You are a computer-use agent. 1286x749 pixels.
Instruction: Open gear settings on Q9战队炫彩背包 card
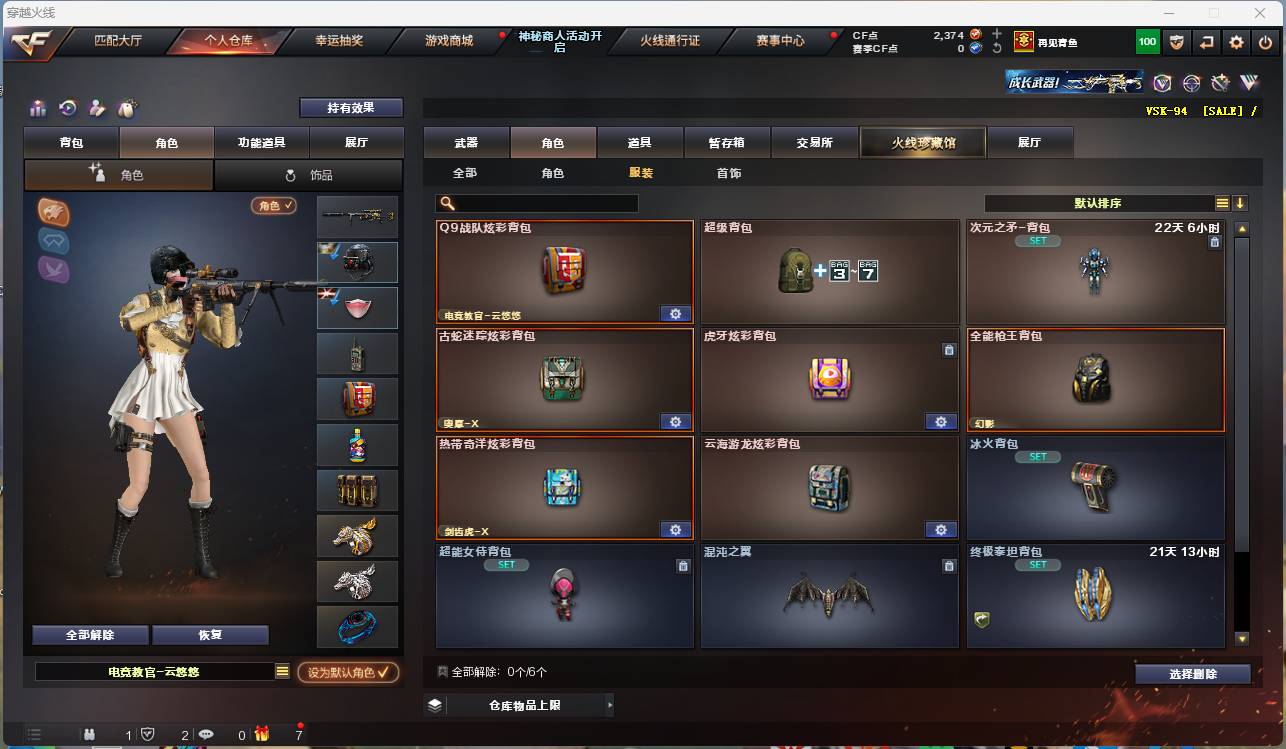coord(675,313)
